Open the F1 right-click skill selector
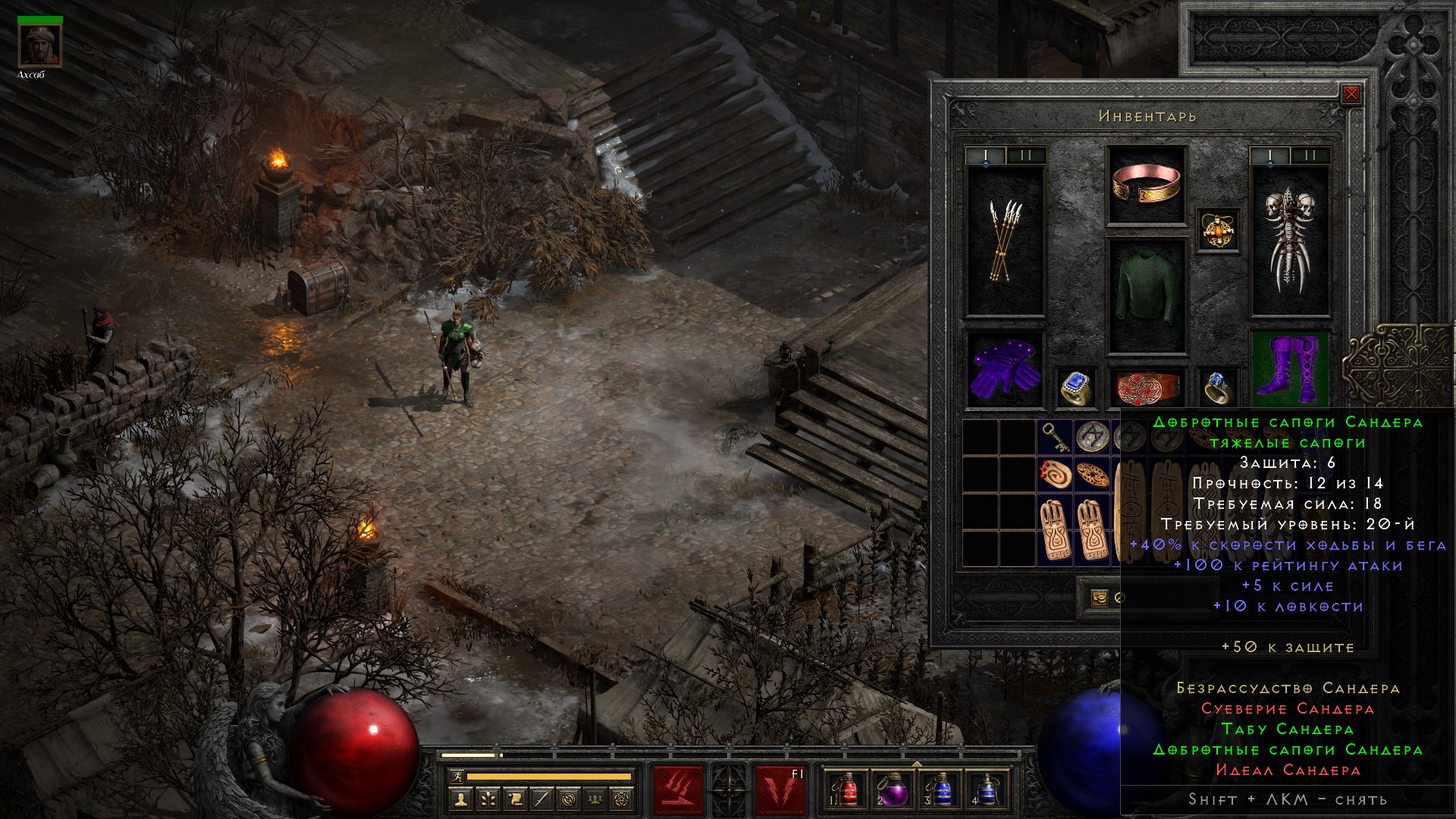Image resolution: width=1456 pixels, height=819 pixels. click(x=780, y=789)
